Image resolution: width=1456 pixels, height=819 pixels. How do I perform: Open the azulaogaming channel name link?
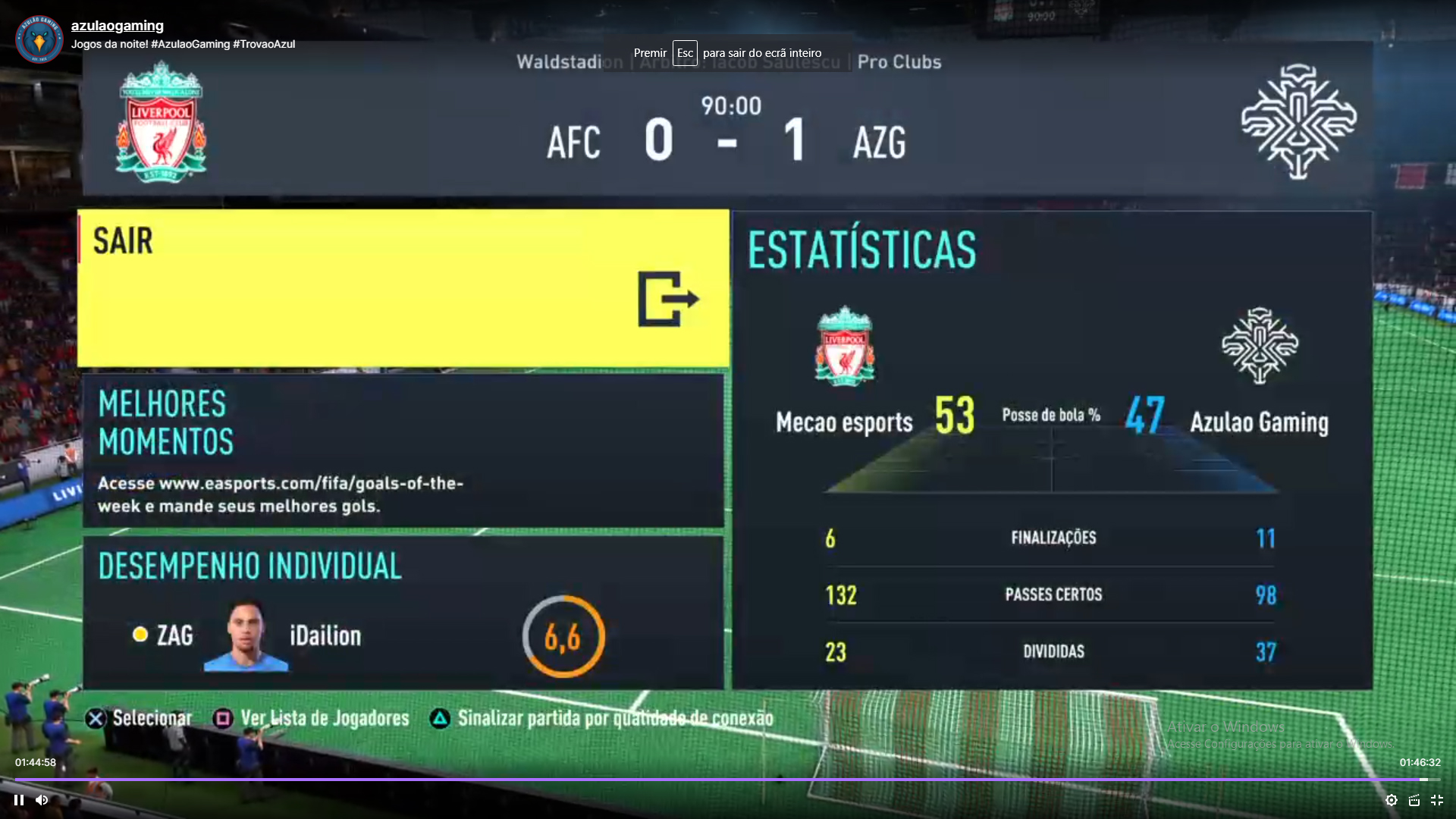[x=118, y=26]
